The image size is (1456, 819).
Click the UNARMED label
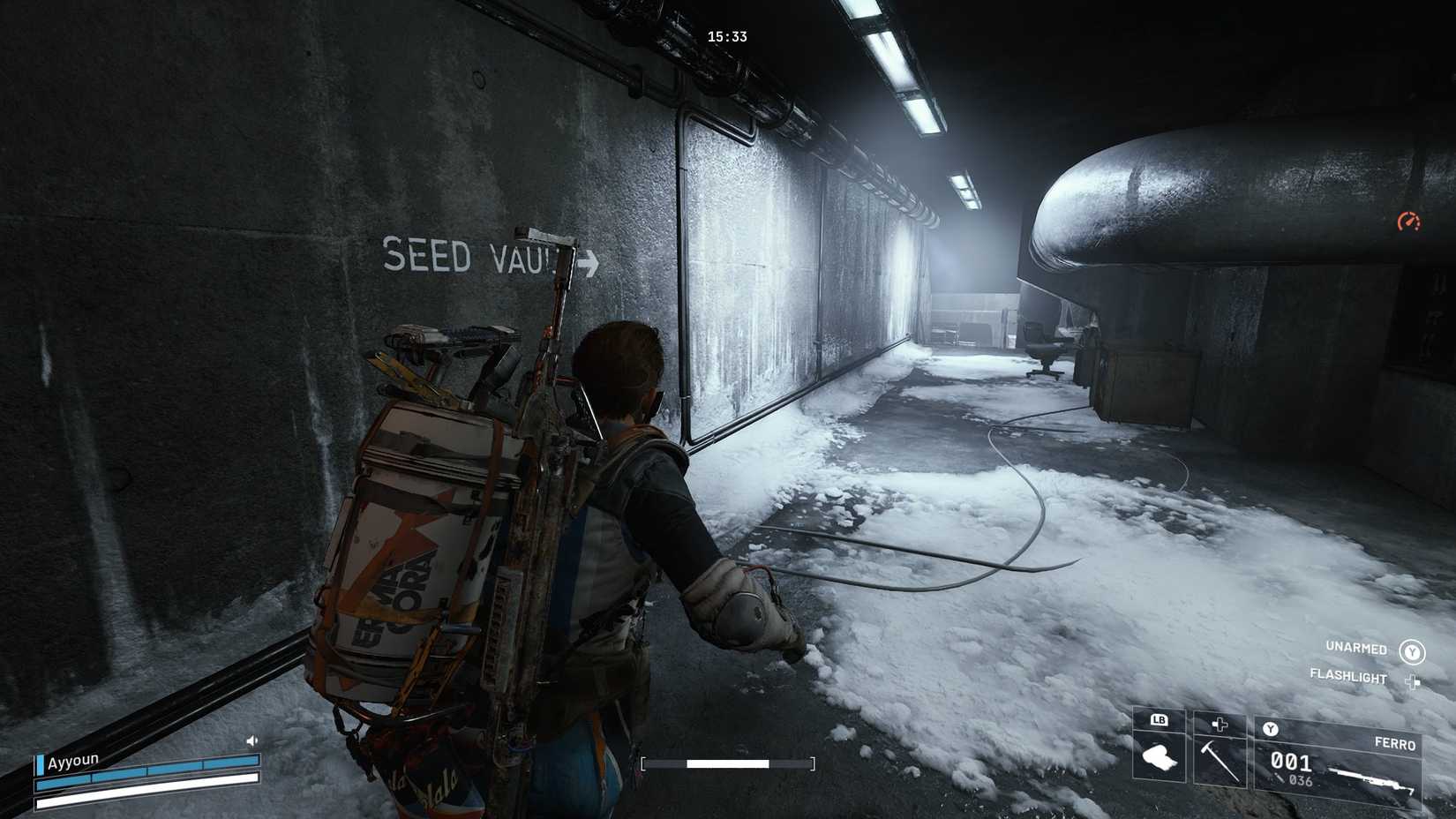point(1356,648)
